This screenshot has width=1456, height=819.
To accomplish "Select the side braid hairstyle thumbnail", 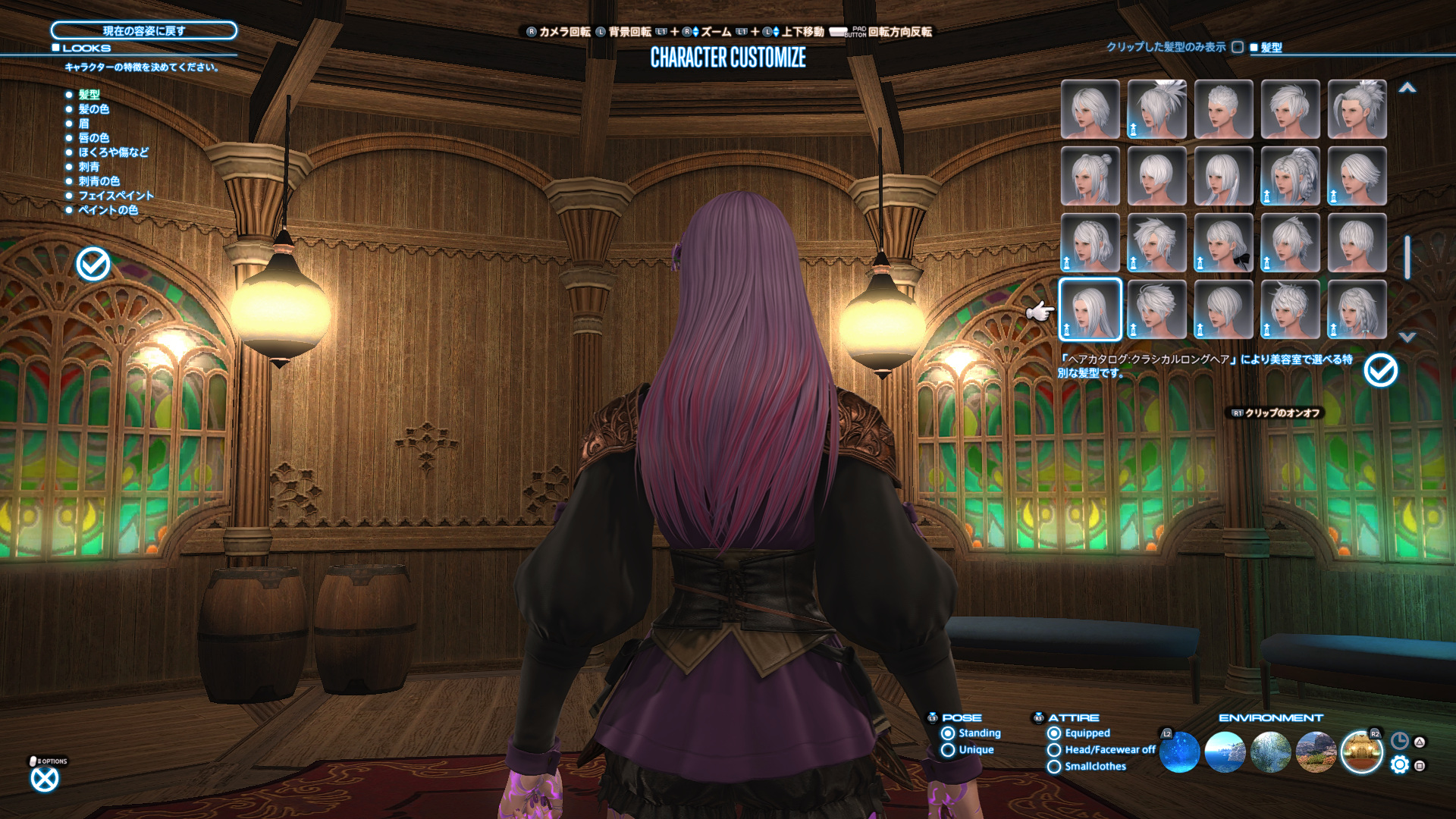I will point(1357,309).
